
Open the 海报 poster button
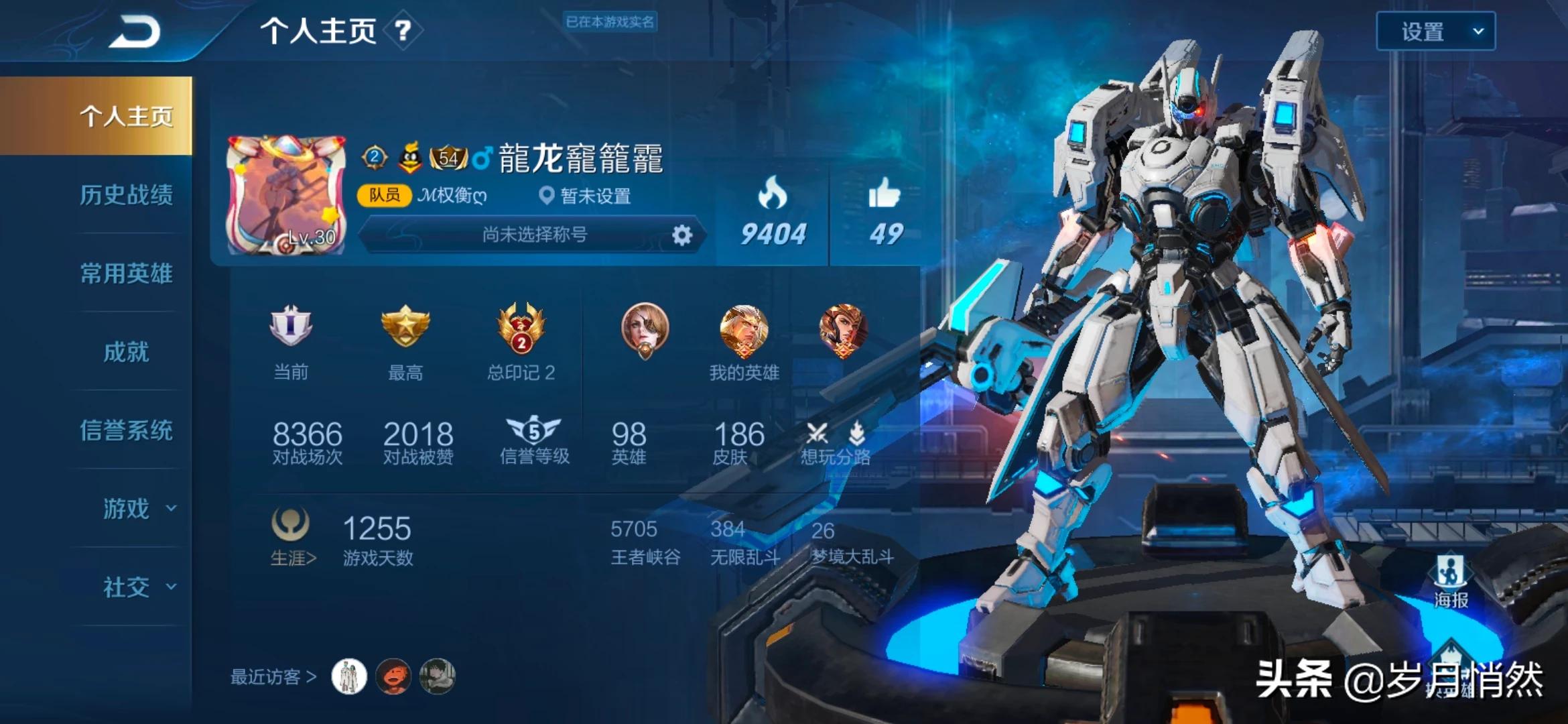pos(1451,581)
